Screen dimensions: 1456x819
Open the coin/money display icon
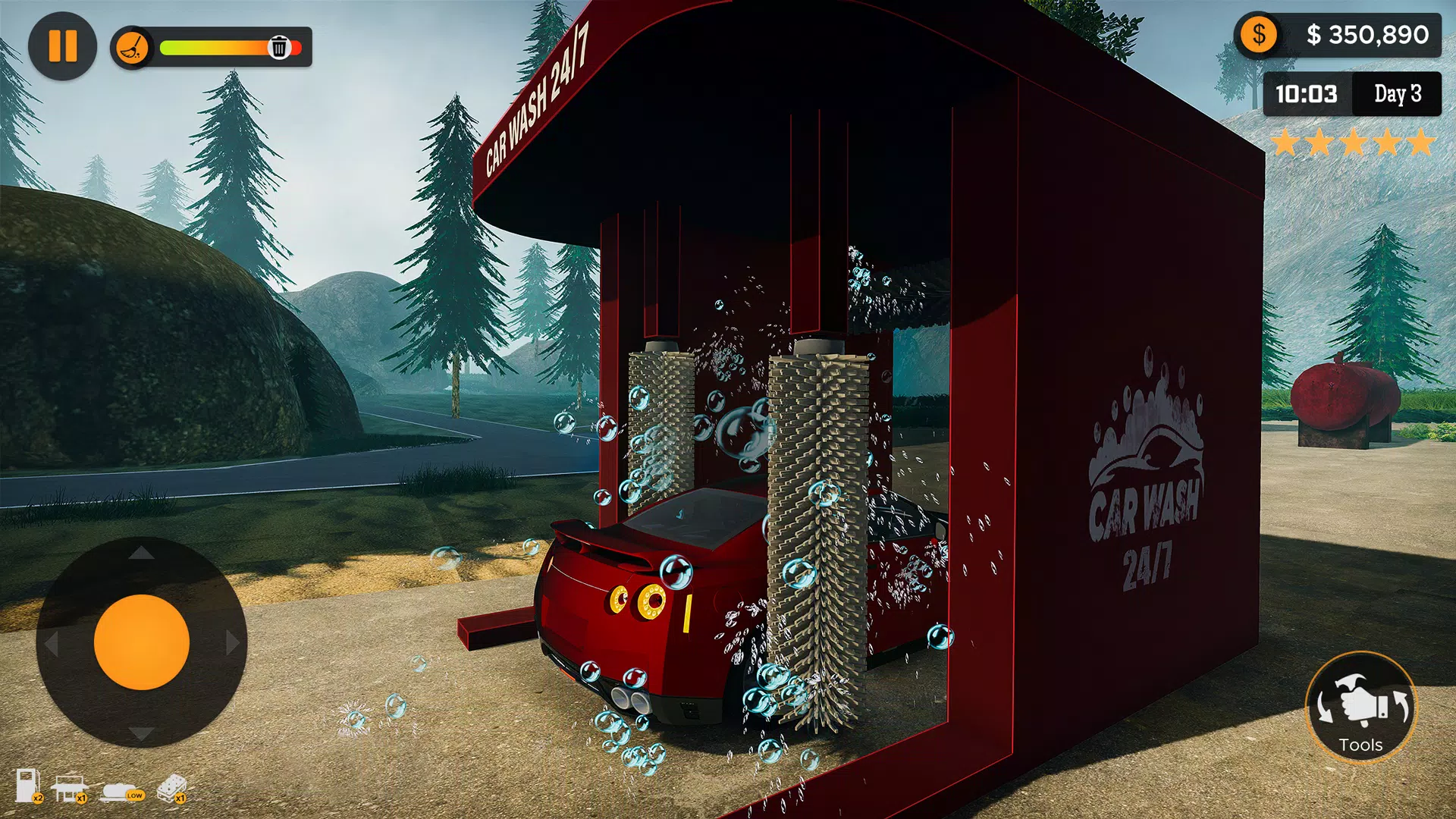click(x=1258, y=33)
